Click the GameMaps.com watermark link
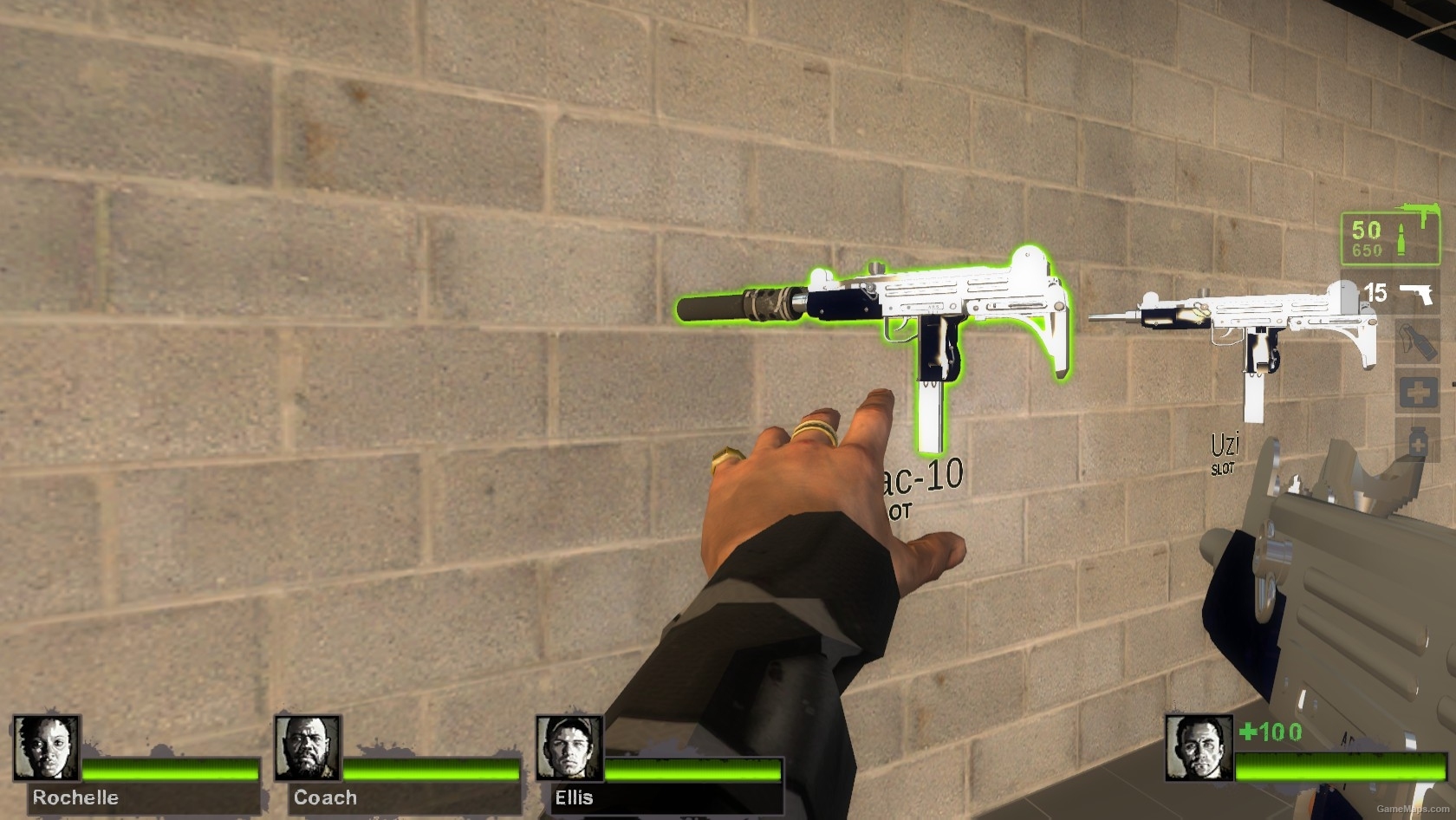Viewport: 1456px width, 820px height. pyautogui.click(x=1413, y=810)
